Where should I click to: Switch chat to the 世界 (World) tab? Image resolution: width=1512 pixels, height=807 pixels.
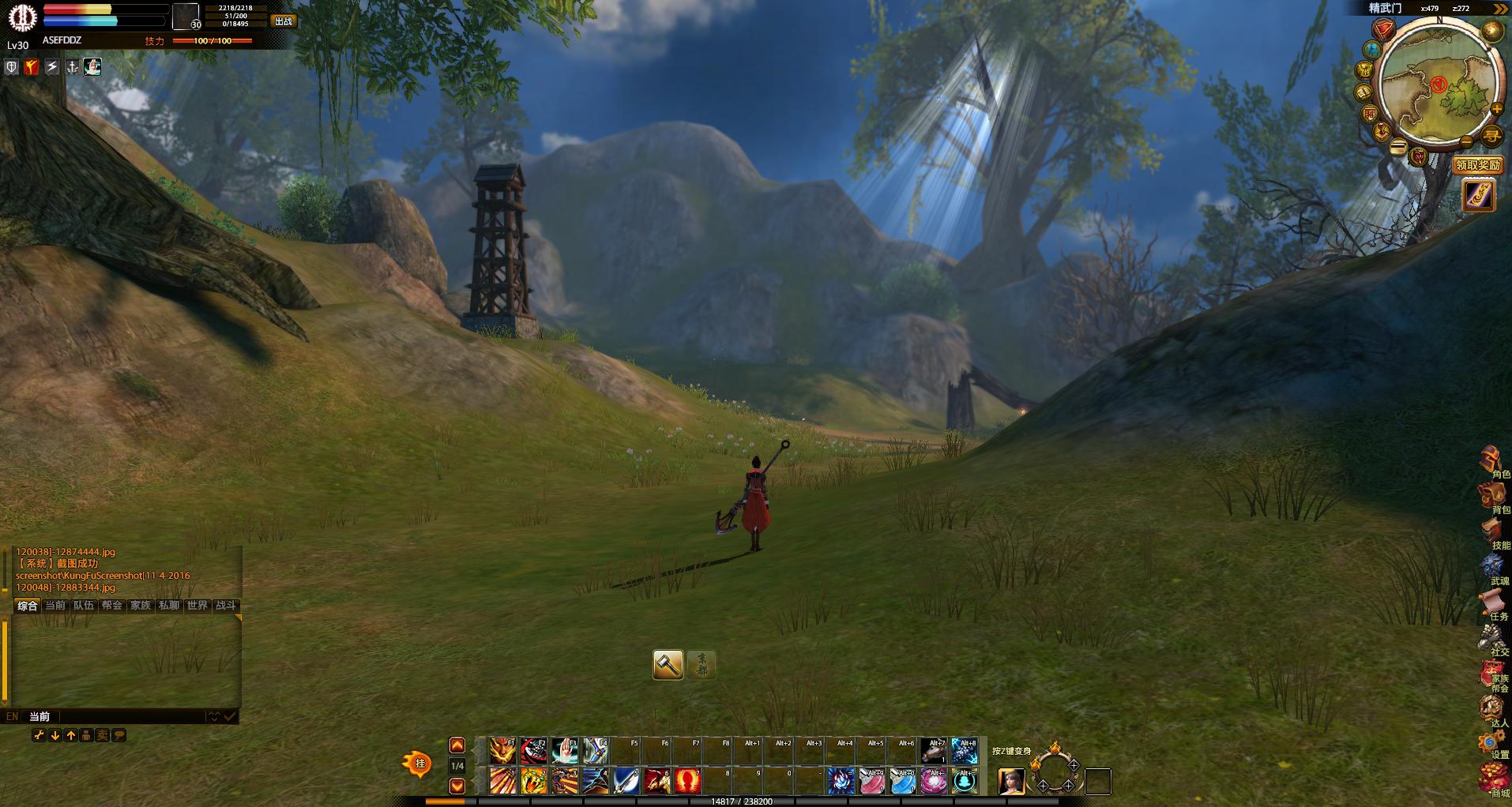[x=197, y=606]
